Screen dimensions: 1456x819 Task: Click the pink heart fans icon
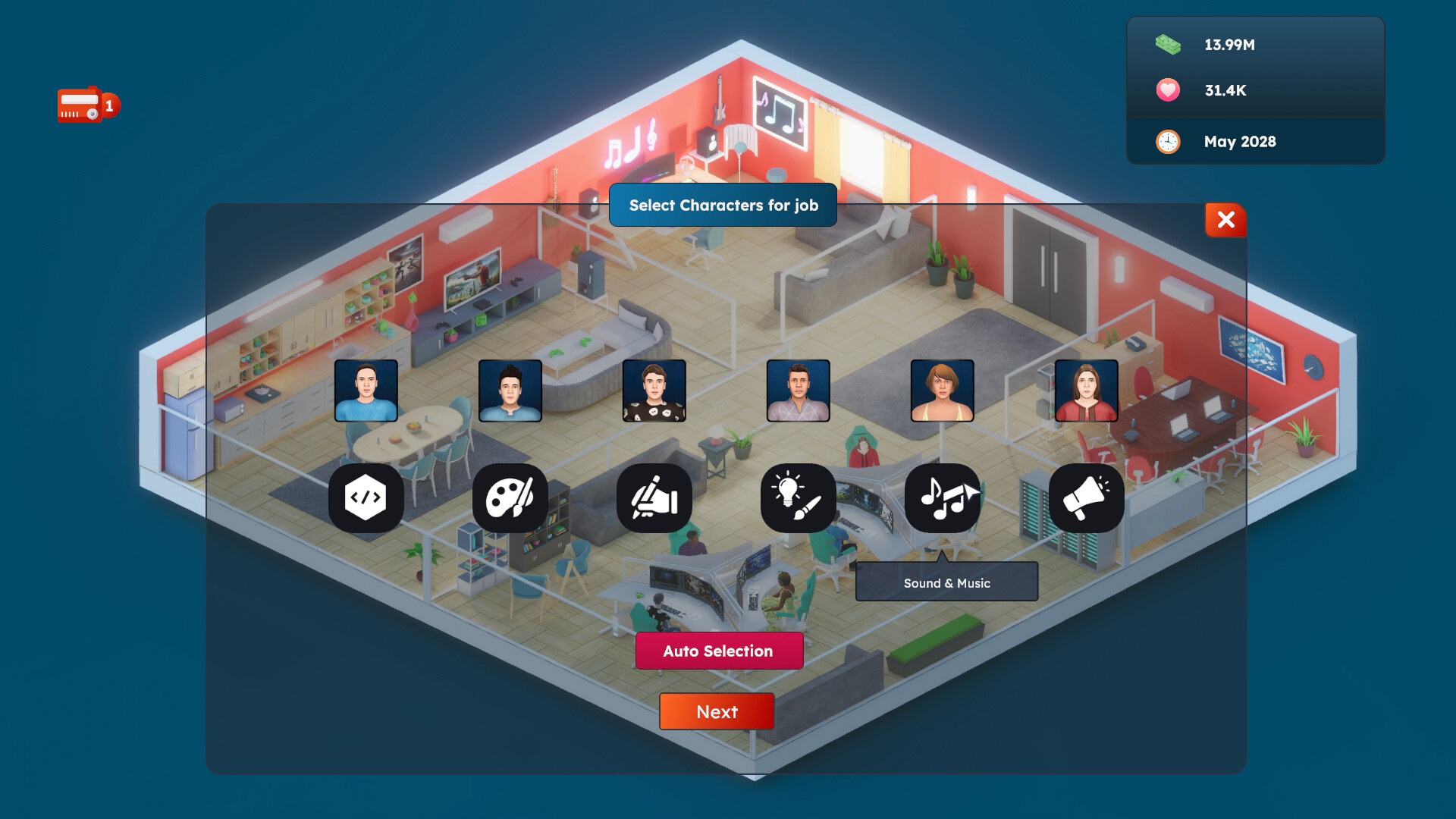pyautogui.click(x=1166, y=90)
